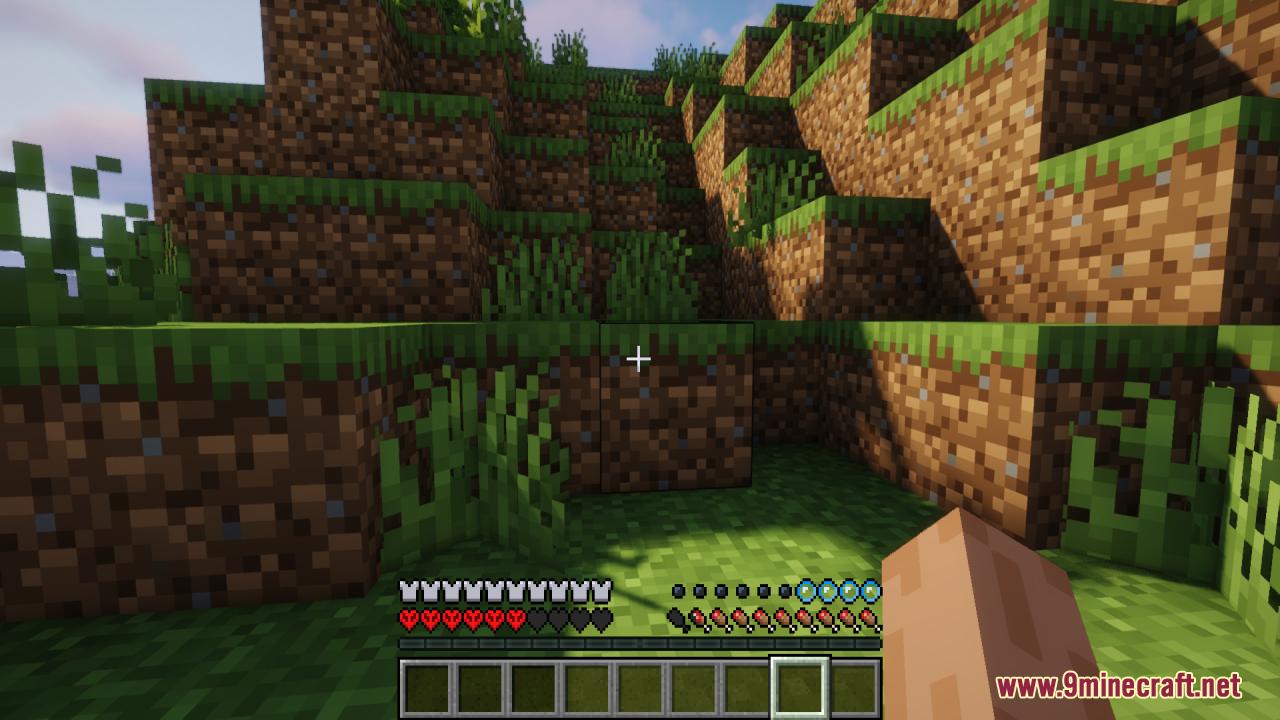
Task: Click the rightmost blue air bubble icon
Action: 874,590
